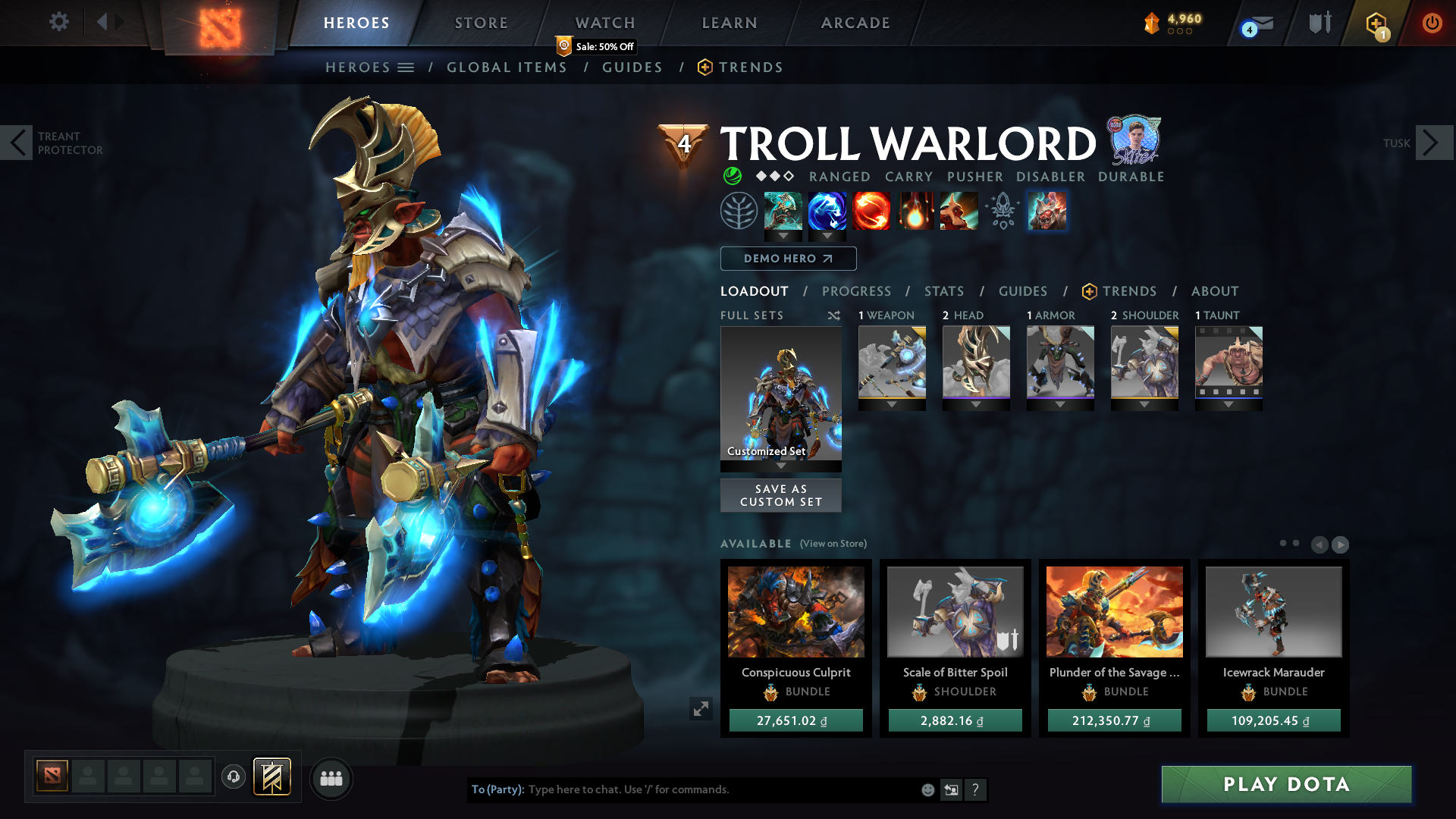Click the voice chat microphone icon
The width and height of the screenshot is (1456, 819).
(234, 778)
